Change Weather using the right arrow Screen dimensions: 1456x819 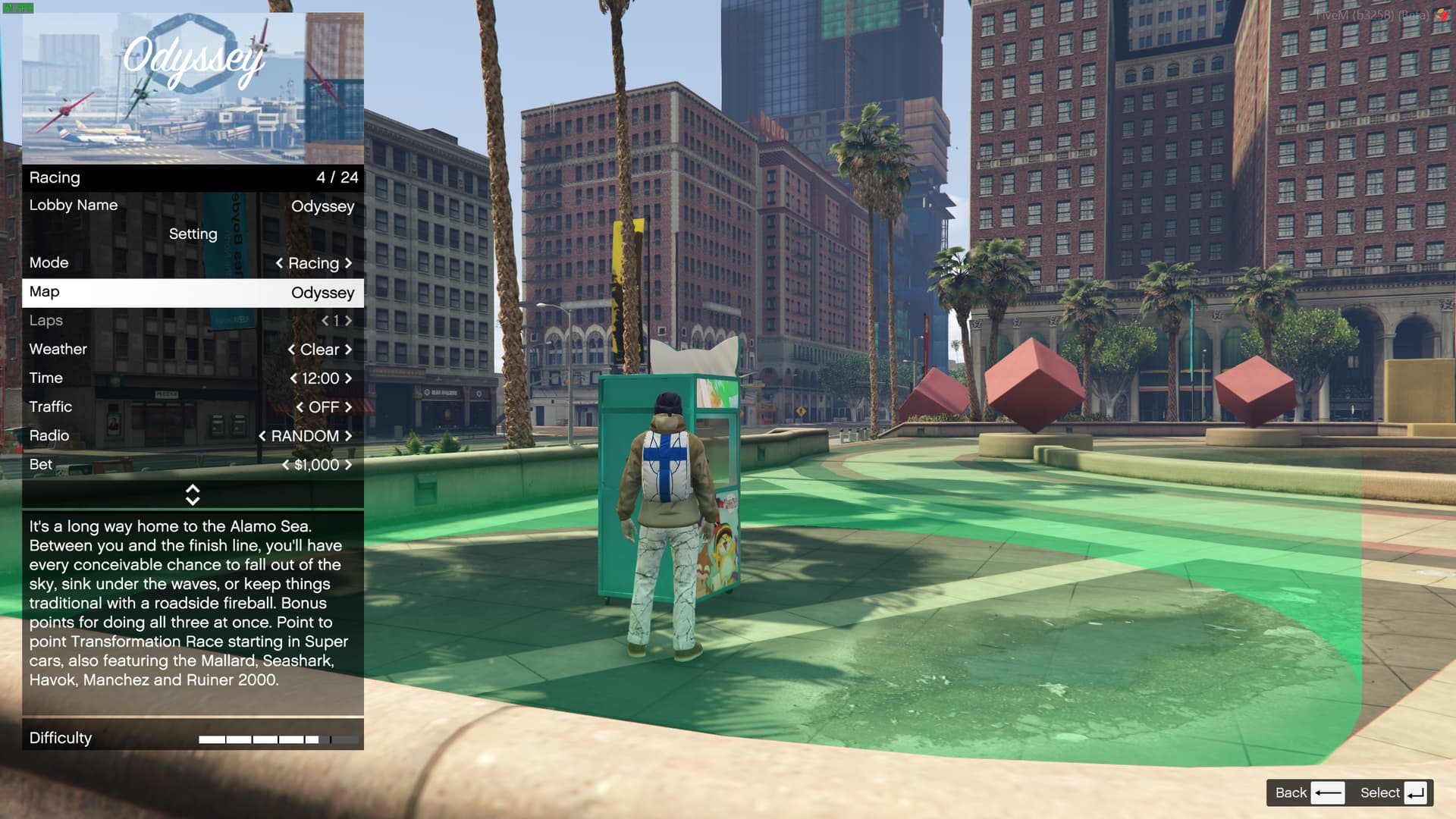tap(349, 350)
